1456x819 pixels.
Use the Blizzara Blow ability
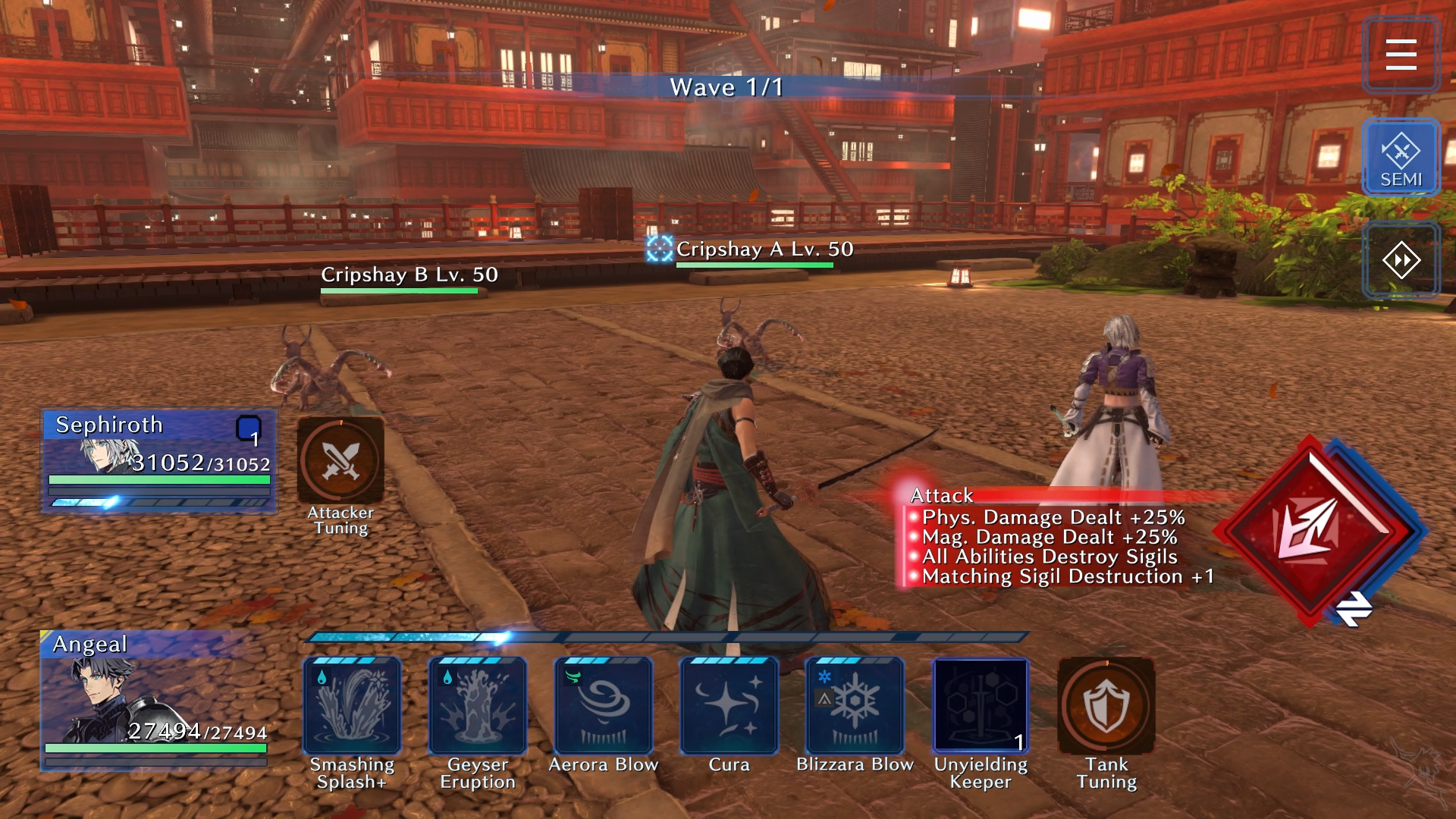(x=855, y=706)
